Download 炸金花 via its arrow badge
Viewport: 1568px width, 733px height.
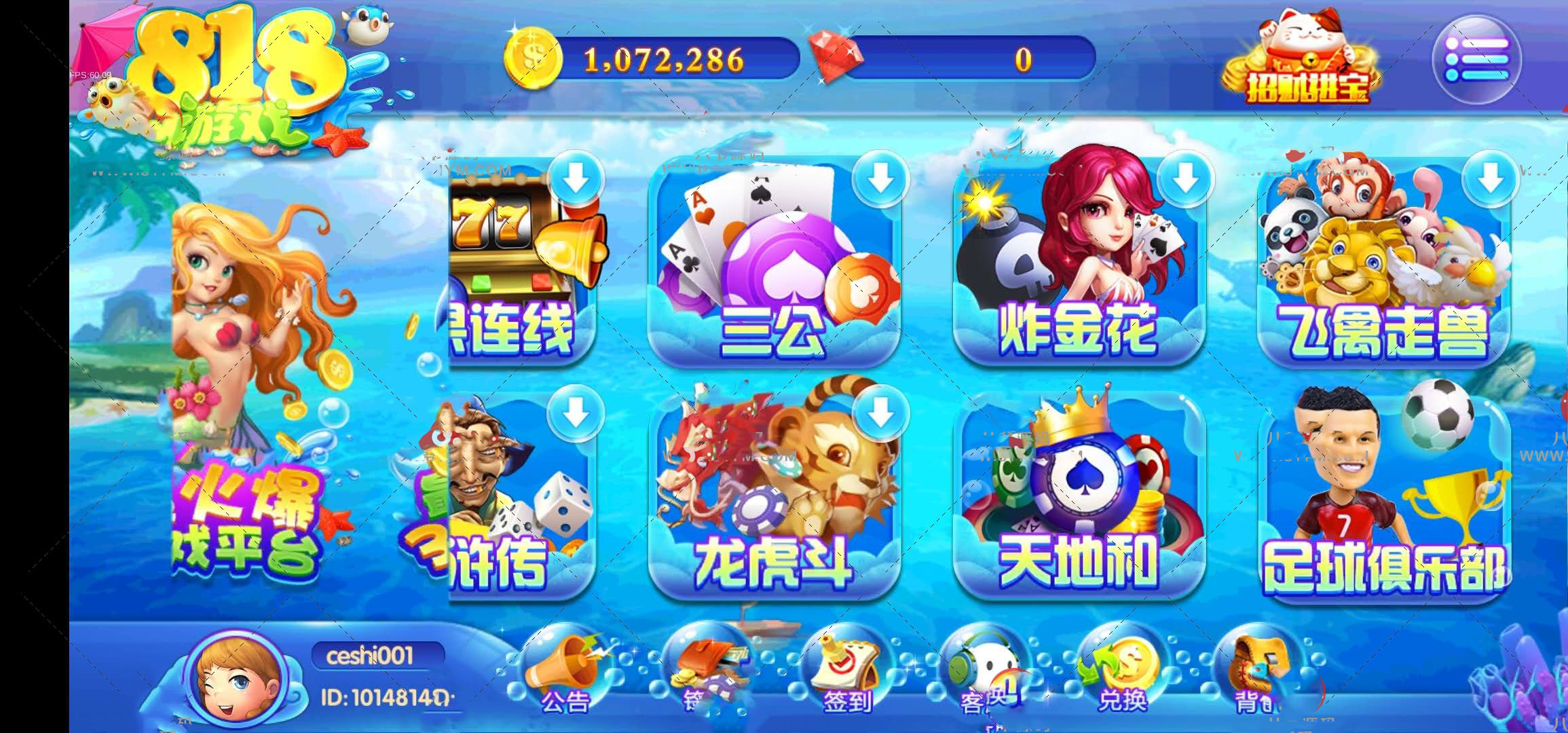coord(1185,179)
